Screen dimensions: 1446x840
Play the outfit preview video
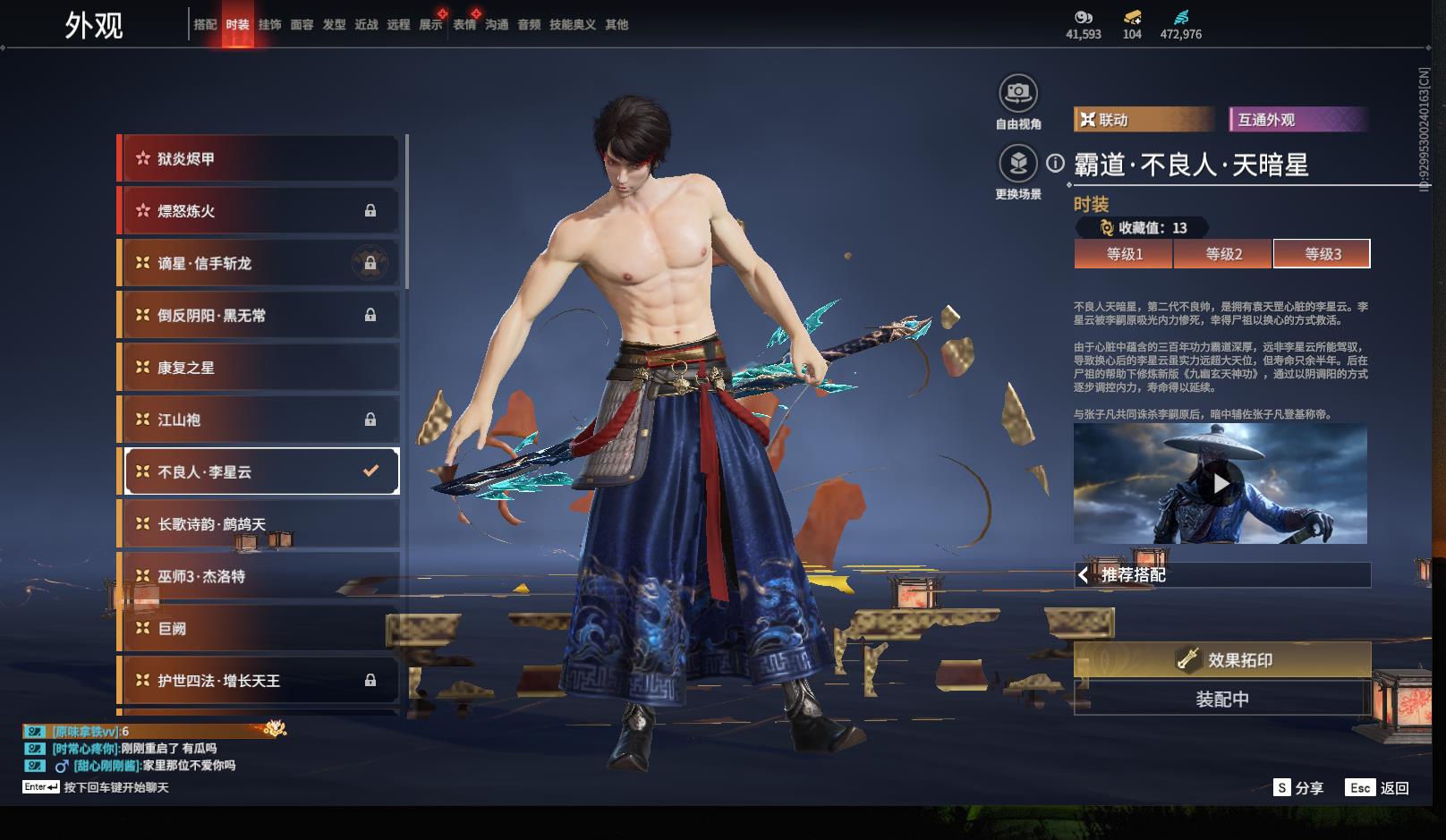(x=1221, y=484)
